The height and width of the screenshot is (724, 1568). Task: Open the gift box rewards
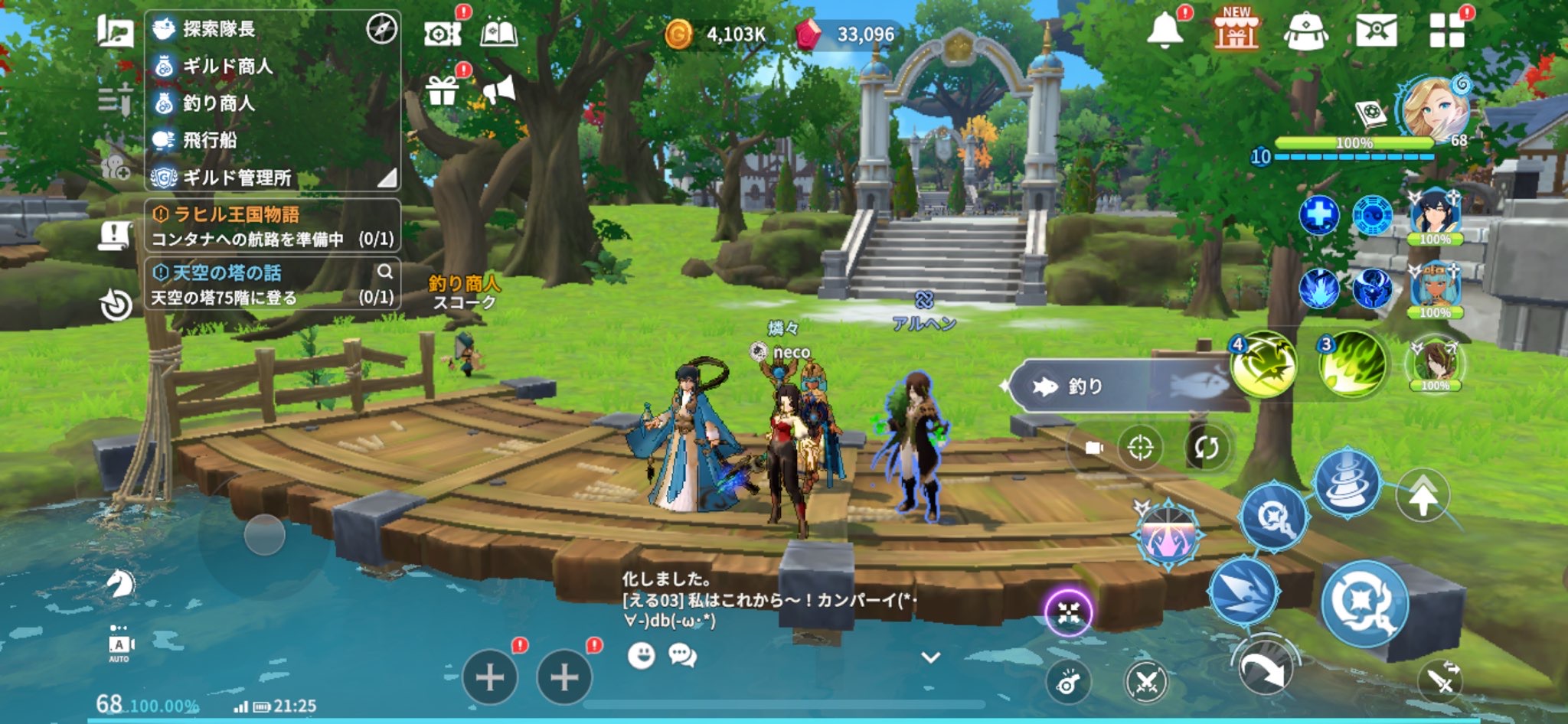(x=443, y=91)
